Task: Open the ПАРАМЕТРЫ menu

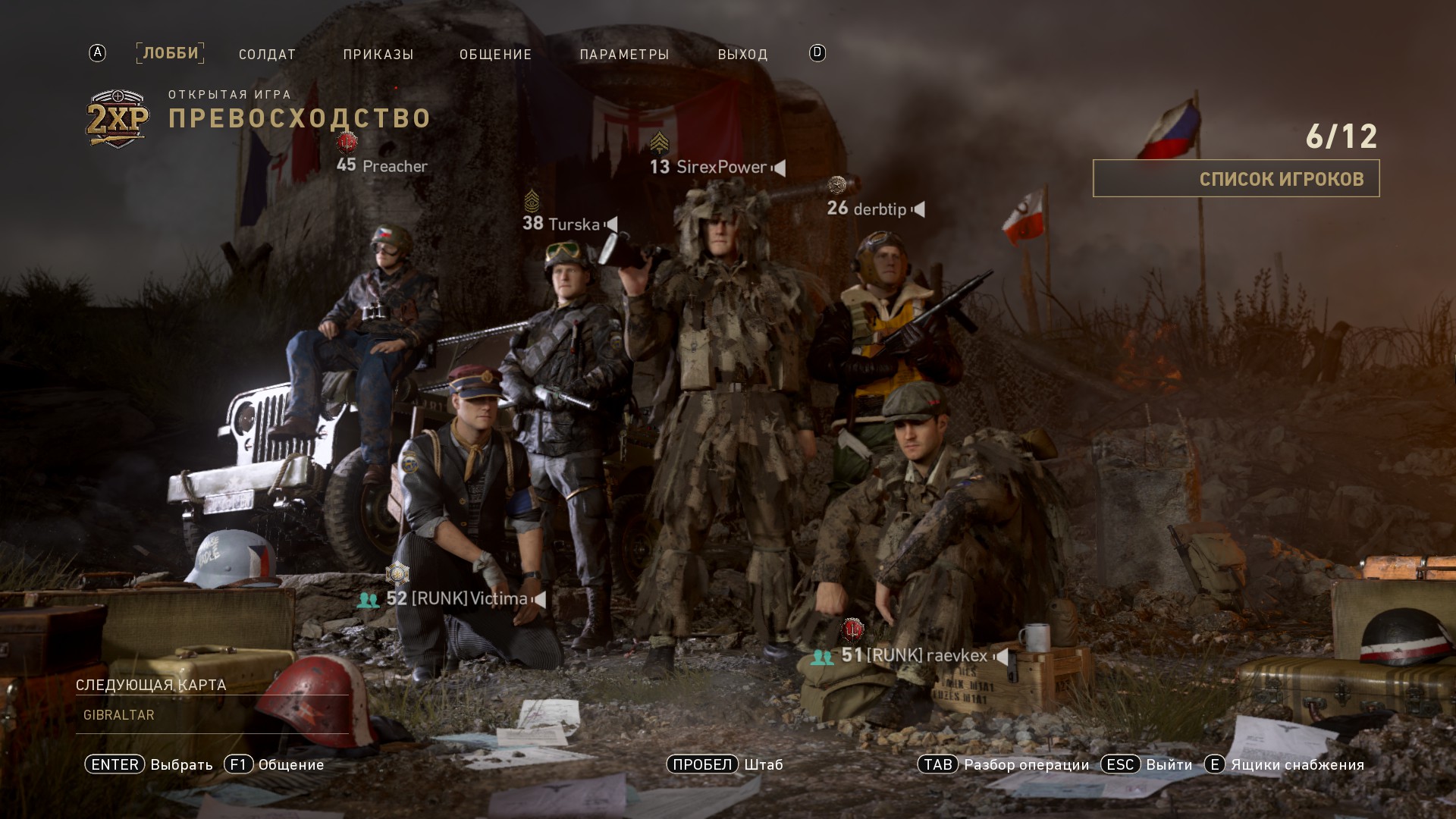Action: 625,54
